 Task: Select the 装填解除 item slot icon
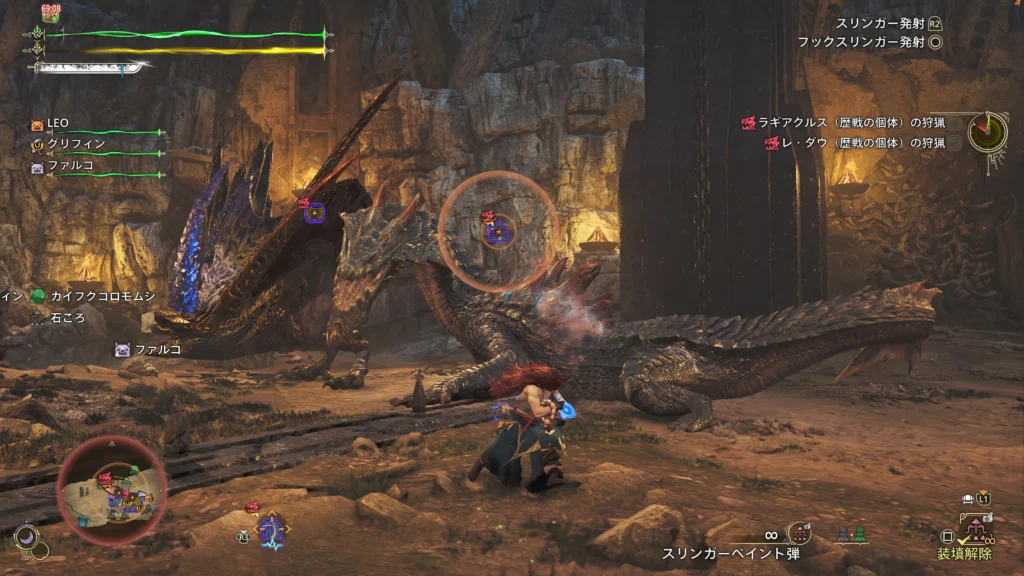click(x=975, y=528)
